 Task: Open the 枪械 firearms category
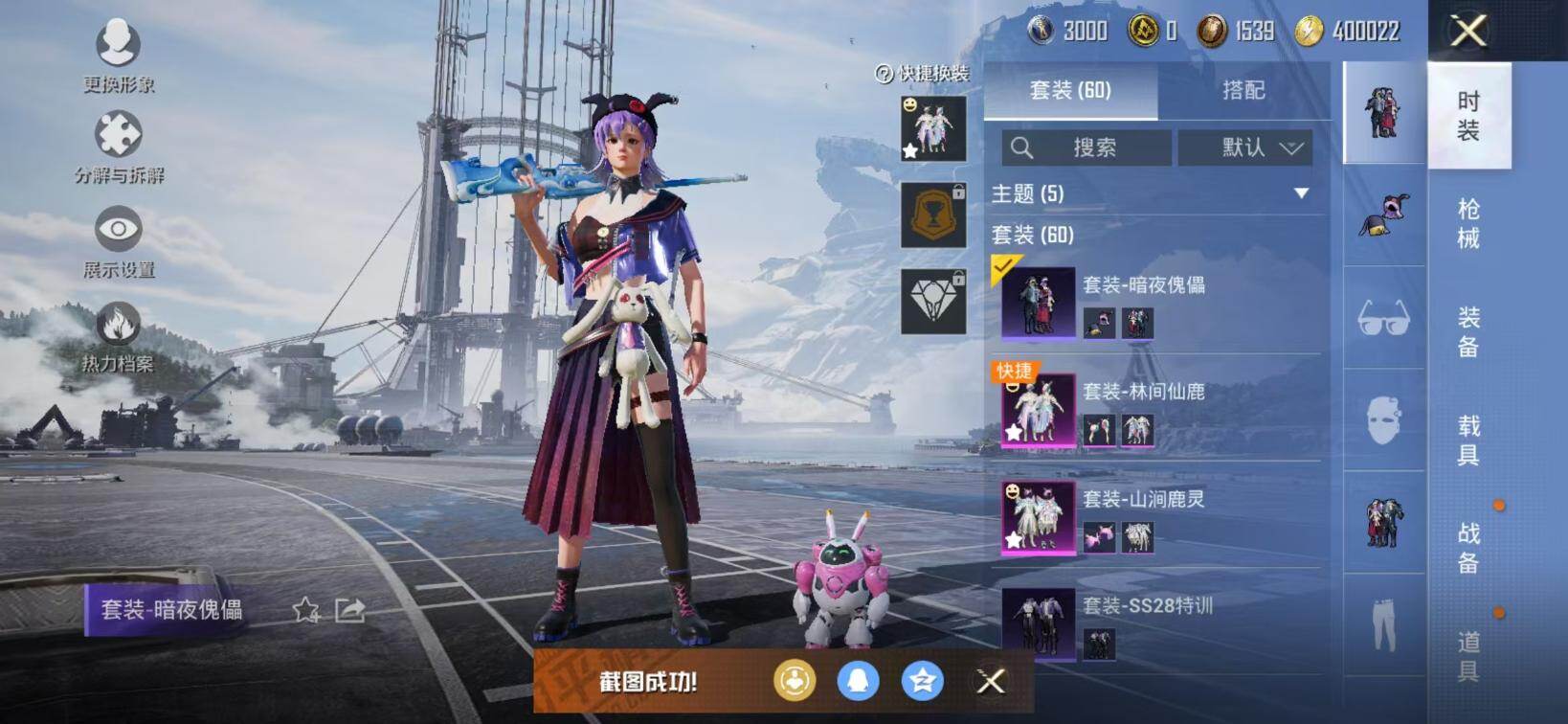click(1468, 223)
